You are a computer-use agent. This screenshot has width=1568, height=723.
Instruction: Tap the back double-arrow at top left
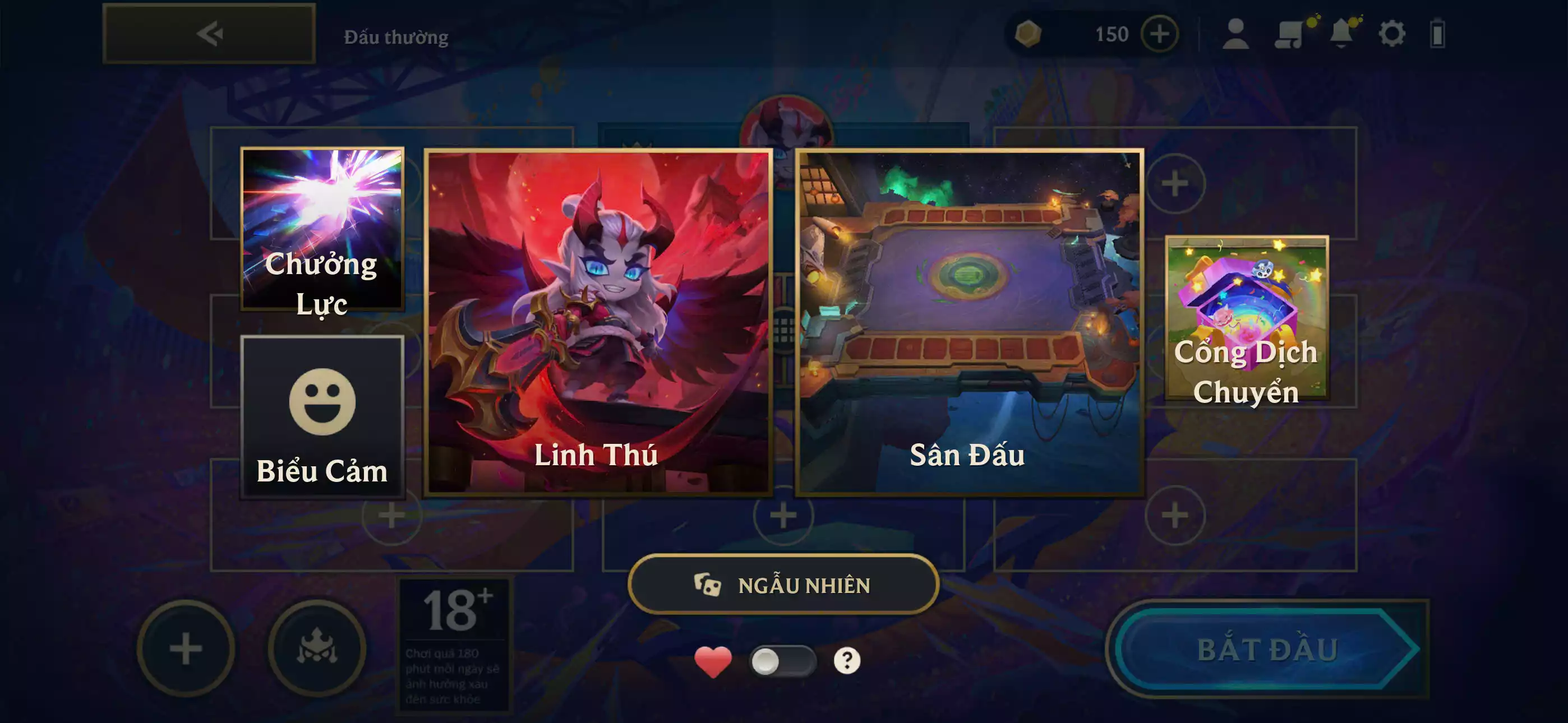(x=209, y=35)
